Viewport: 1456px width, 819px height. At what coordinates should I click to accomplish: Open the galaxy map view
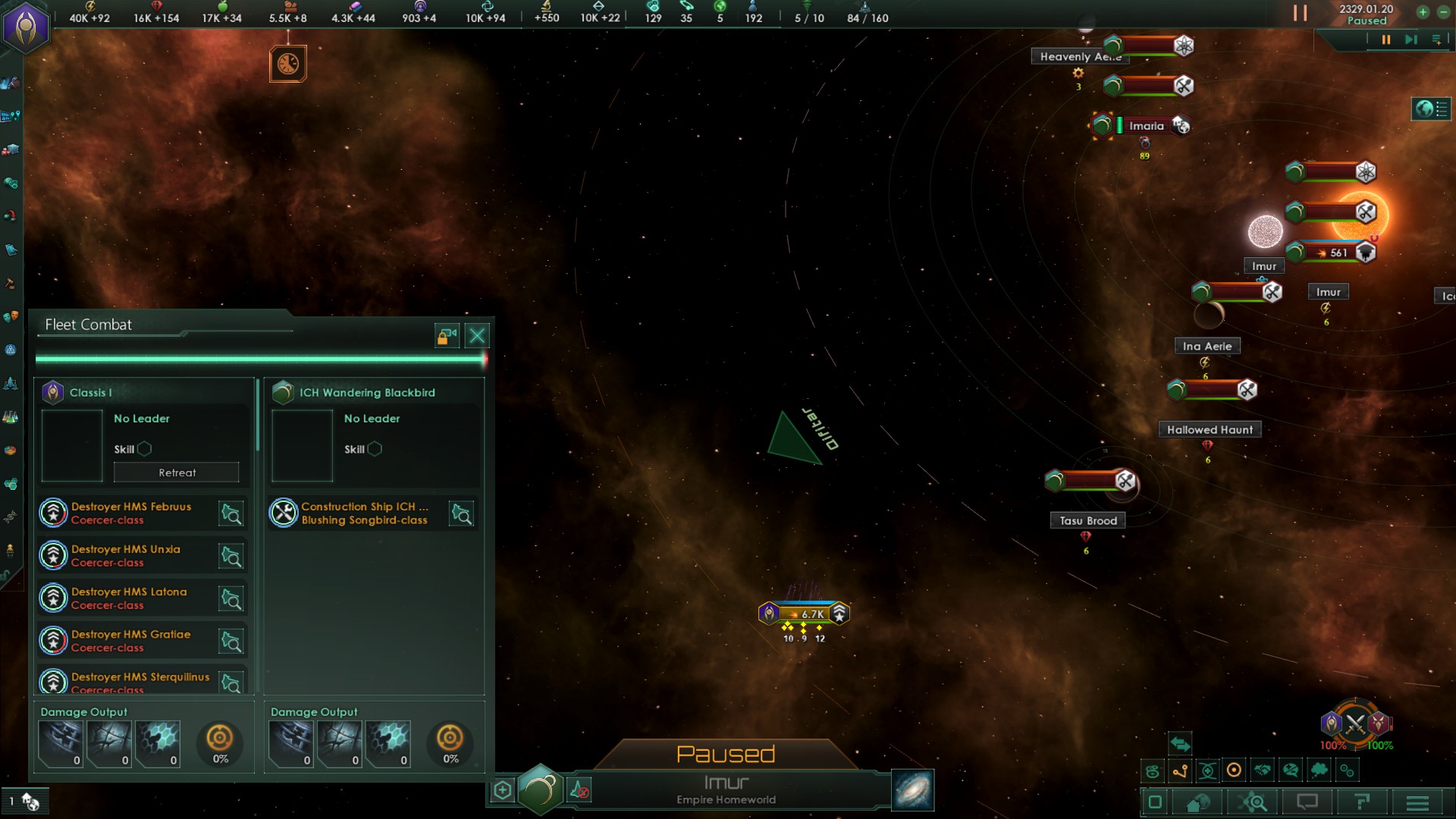tap(912, 790)
